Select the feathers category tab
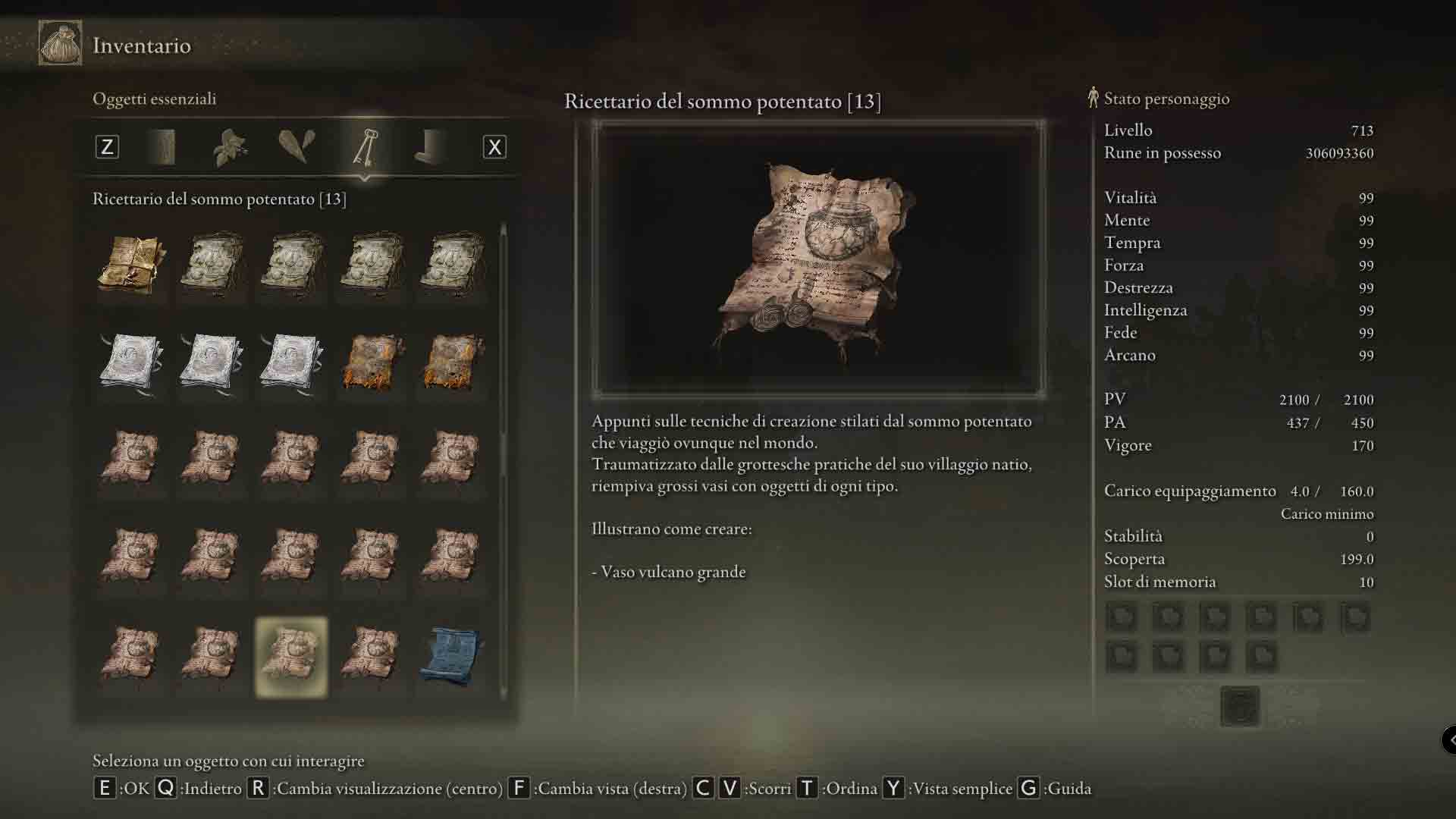 tap(297, 147)
